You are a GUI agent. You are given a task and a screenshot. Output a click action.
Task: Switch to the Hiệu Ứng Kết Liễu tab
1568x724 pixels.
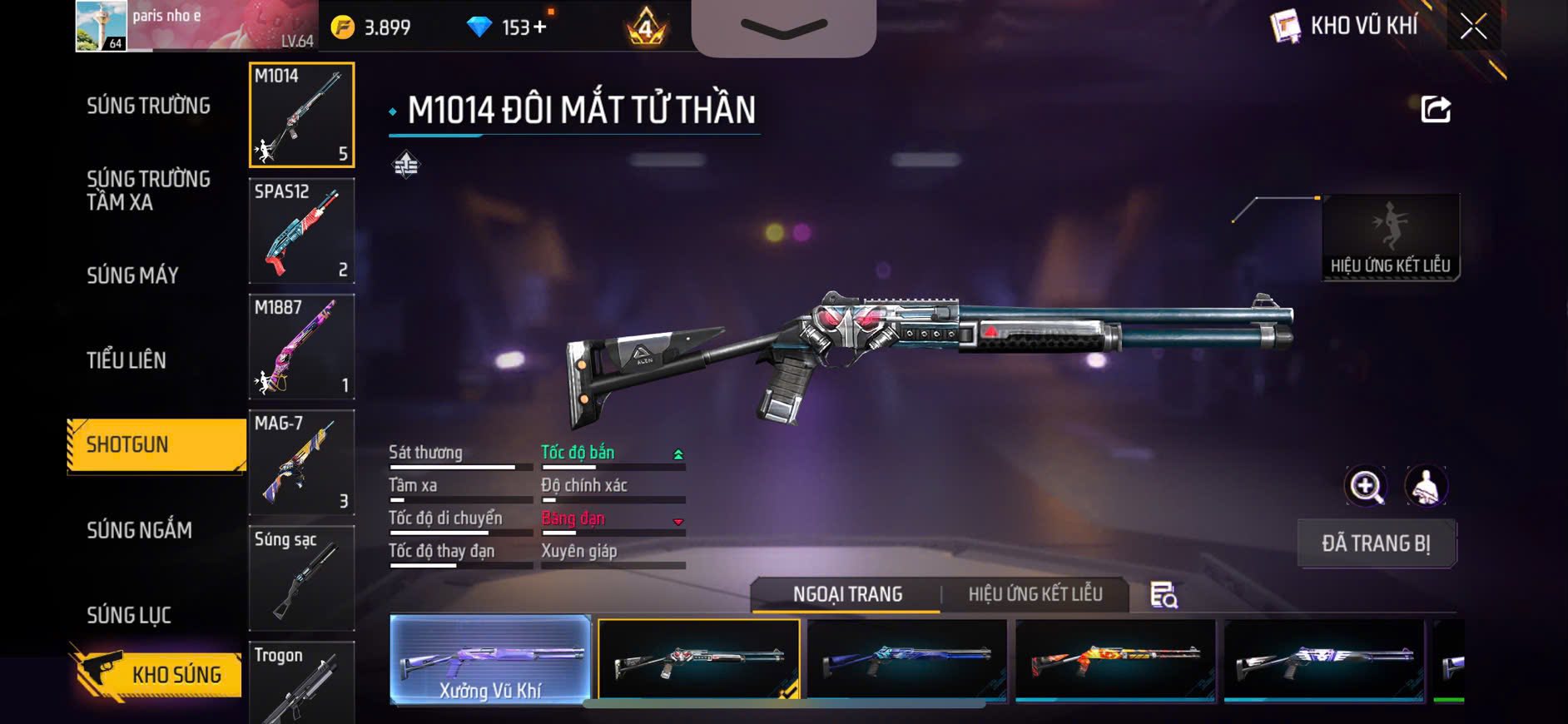pyautogui.click(x=1035, y=594)
